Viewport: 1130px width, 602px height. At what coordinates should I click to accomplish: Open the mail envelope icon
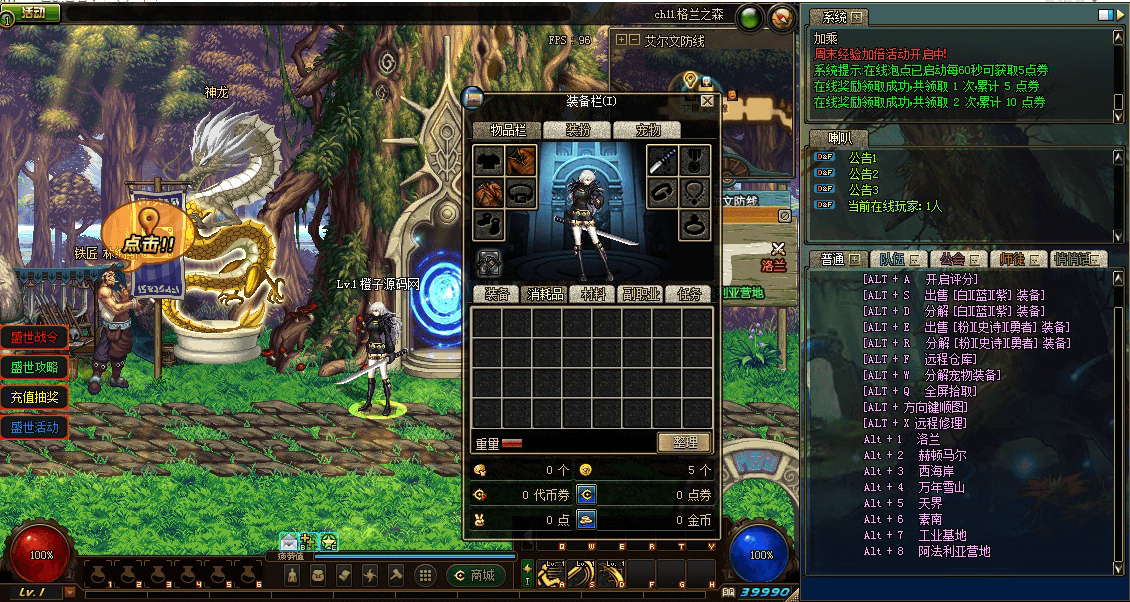click(289, 542)
